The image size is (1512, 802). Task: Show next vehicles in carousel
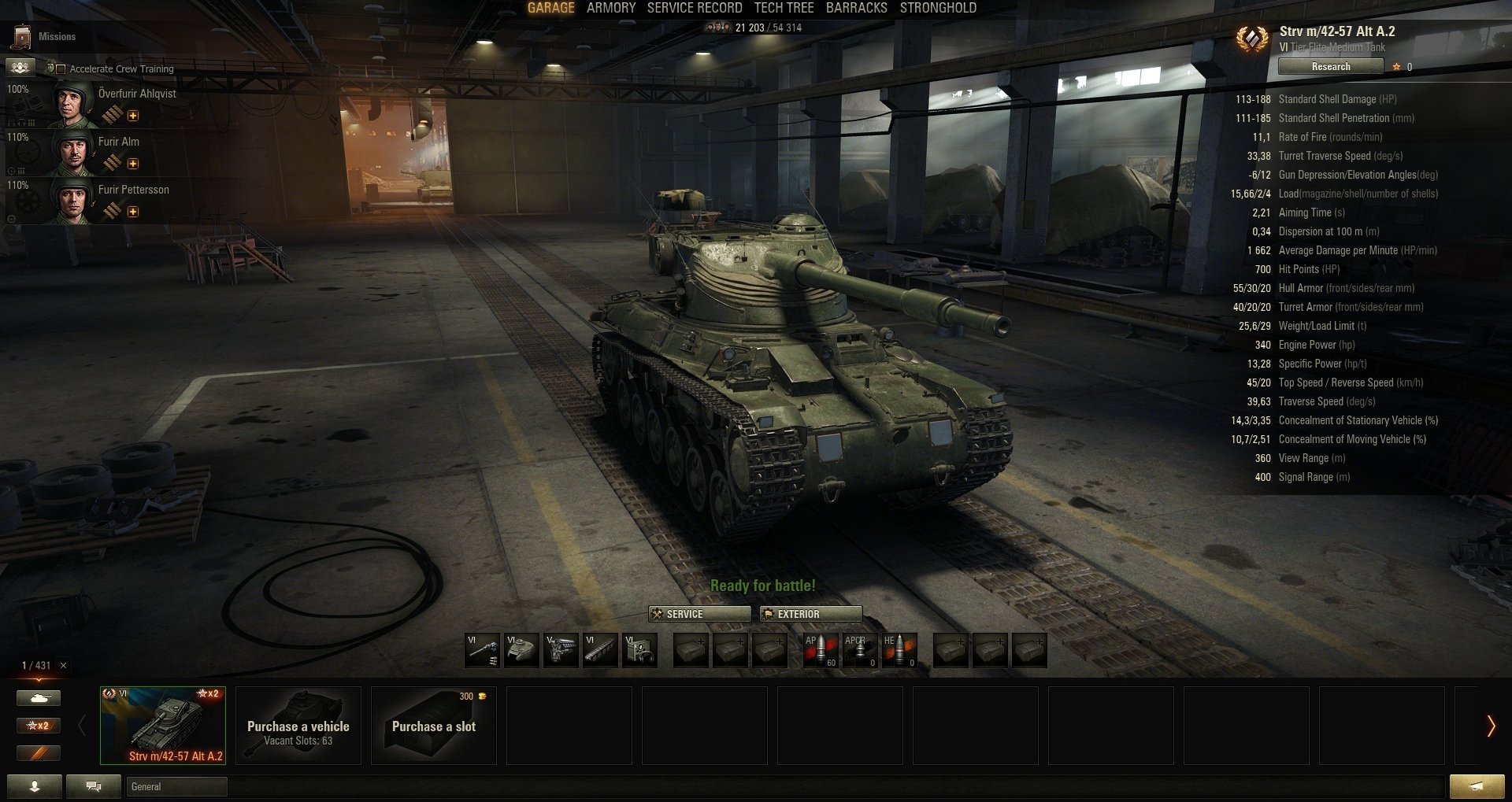1490,726
